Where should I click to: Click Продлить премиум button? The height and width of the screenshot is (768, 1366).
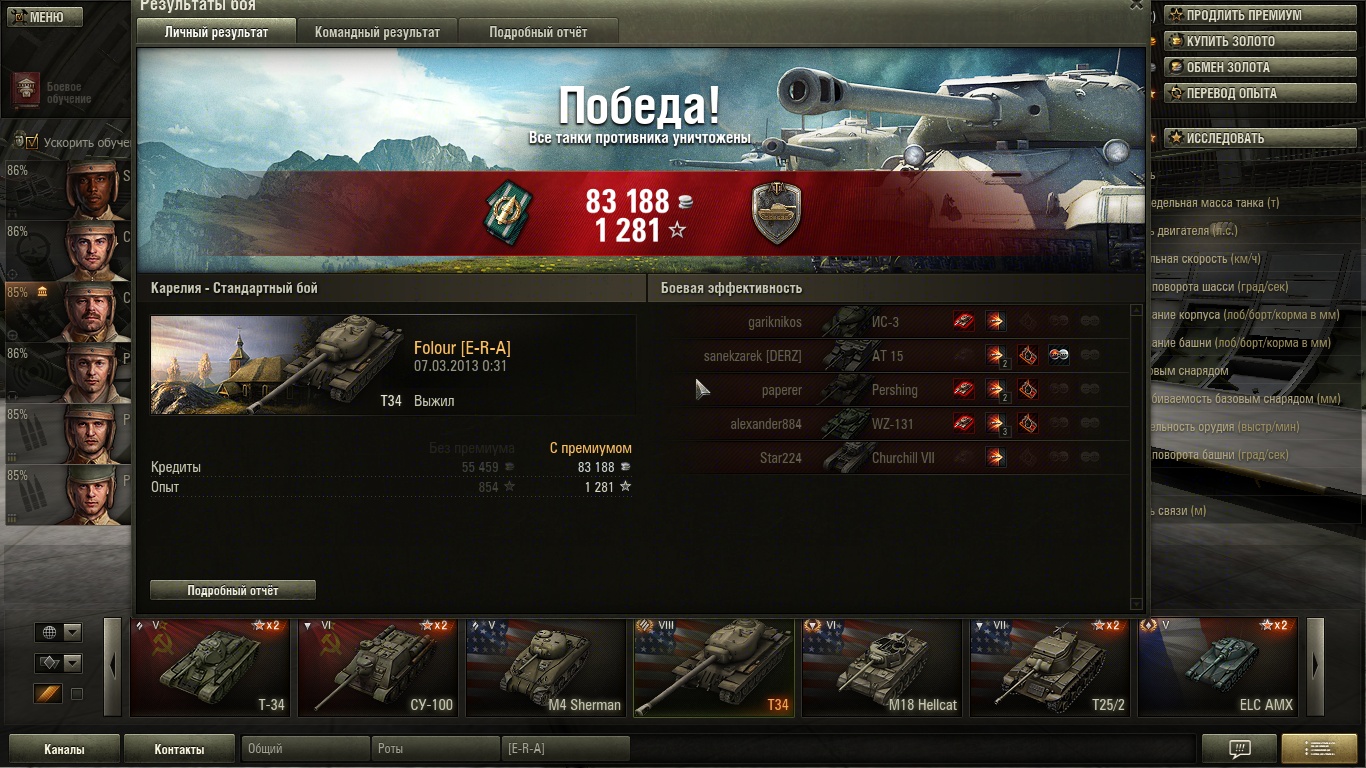click(x=1243, y=15)
